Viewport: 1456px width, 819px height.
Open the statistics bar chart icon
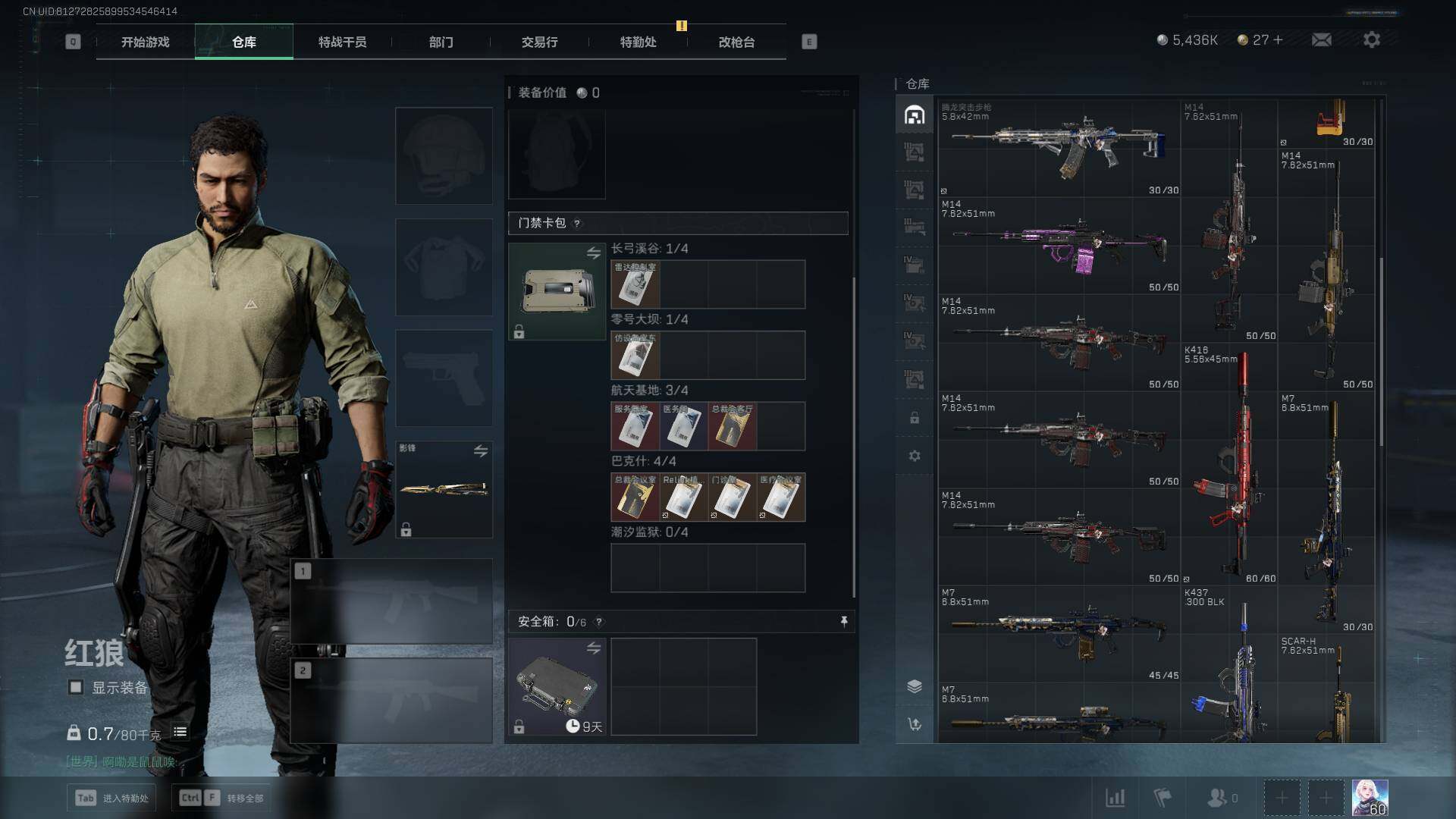tap(1115, 798)
